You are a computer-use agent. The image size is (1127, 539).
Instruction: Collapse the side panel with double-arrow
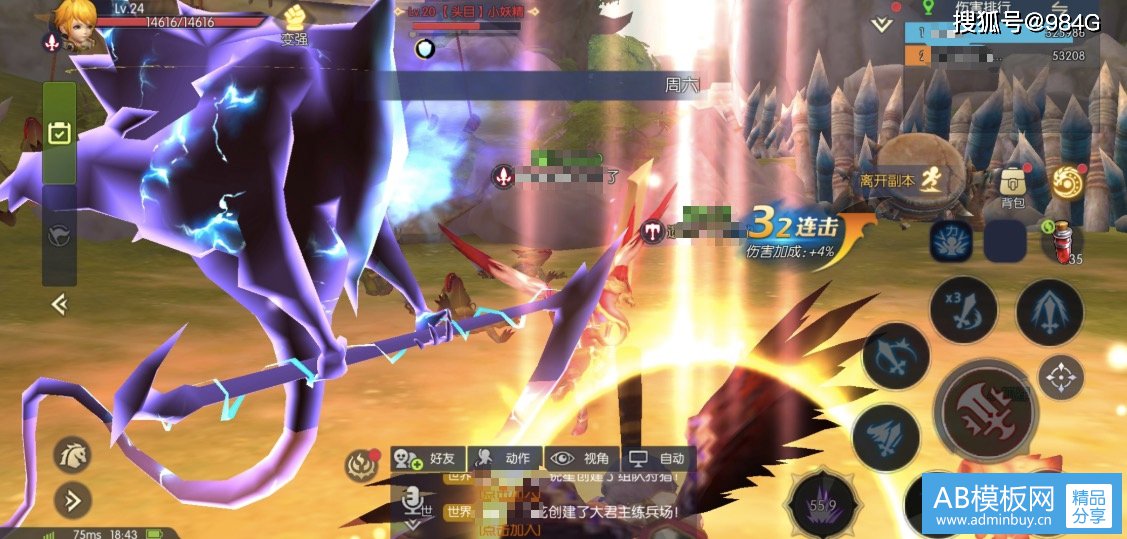tap(59, 304)
